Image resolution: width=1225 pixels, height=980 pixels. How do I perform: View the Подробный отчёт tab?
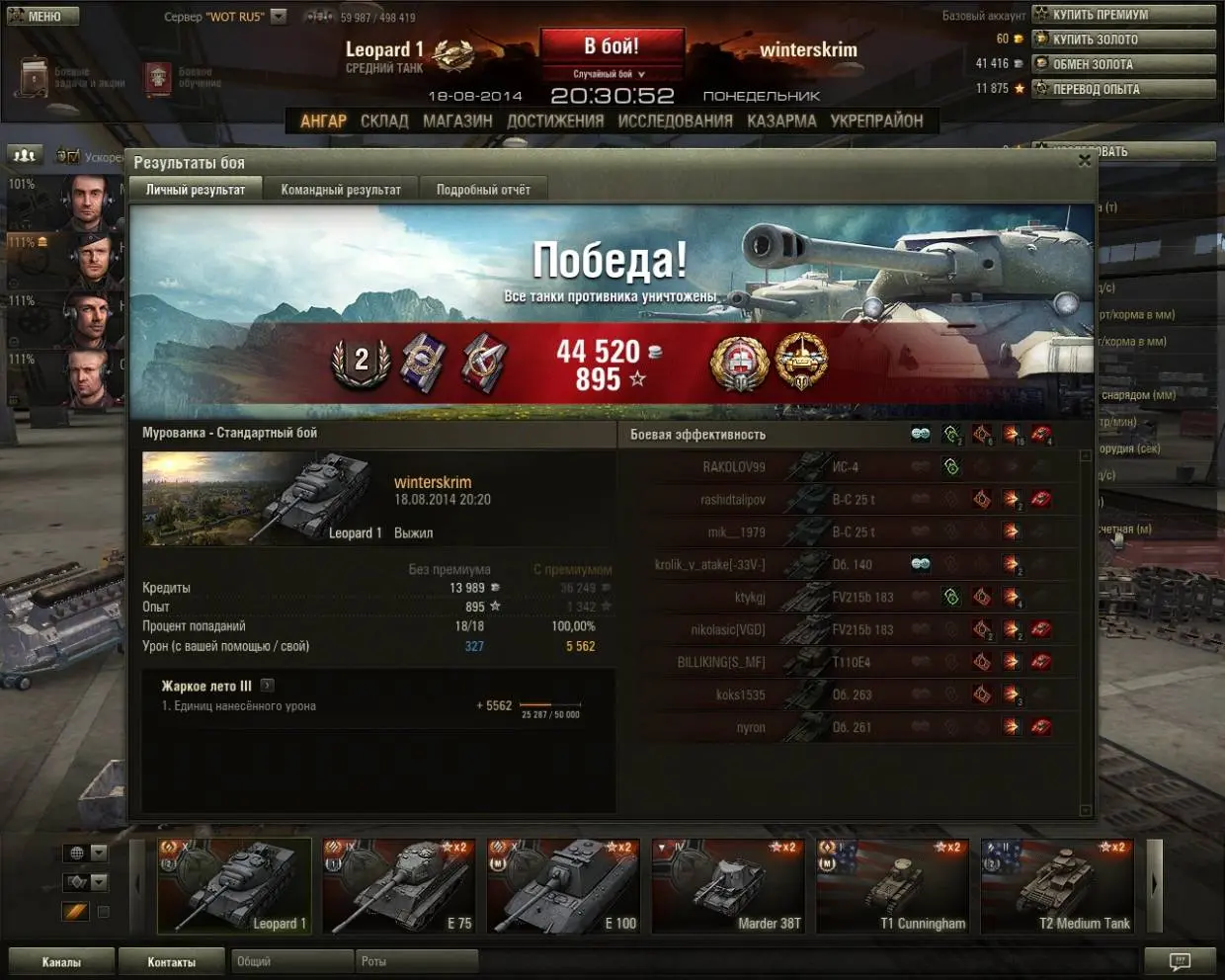pyautogui.click(x=483, y=190)
